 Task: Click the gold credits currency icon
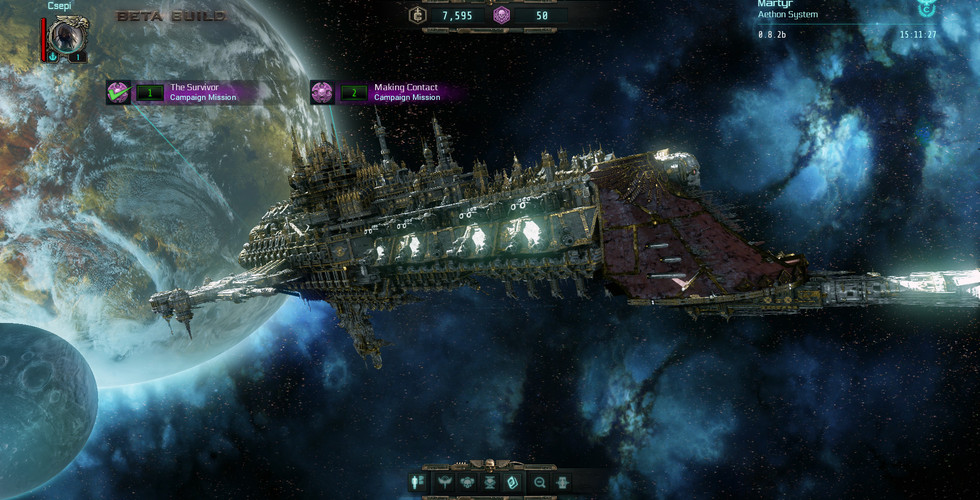click(x=418, y=15)
